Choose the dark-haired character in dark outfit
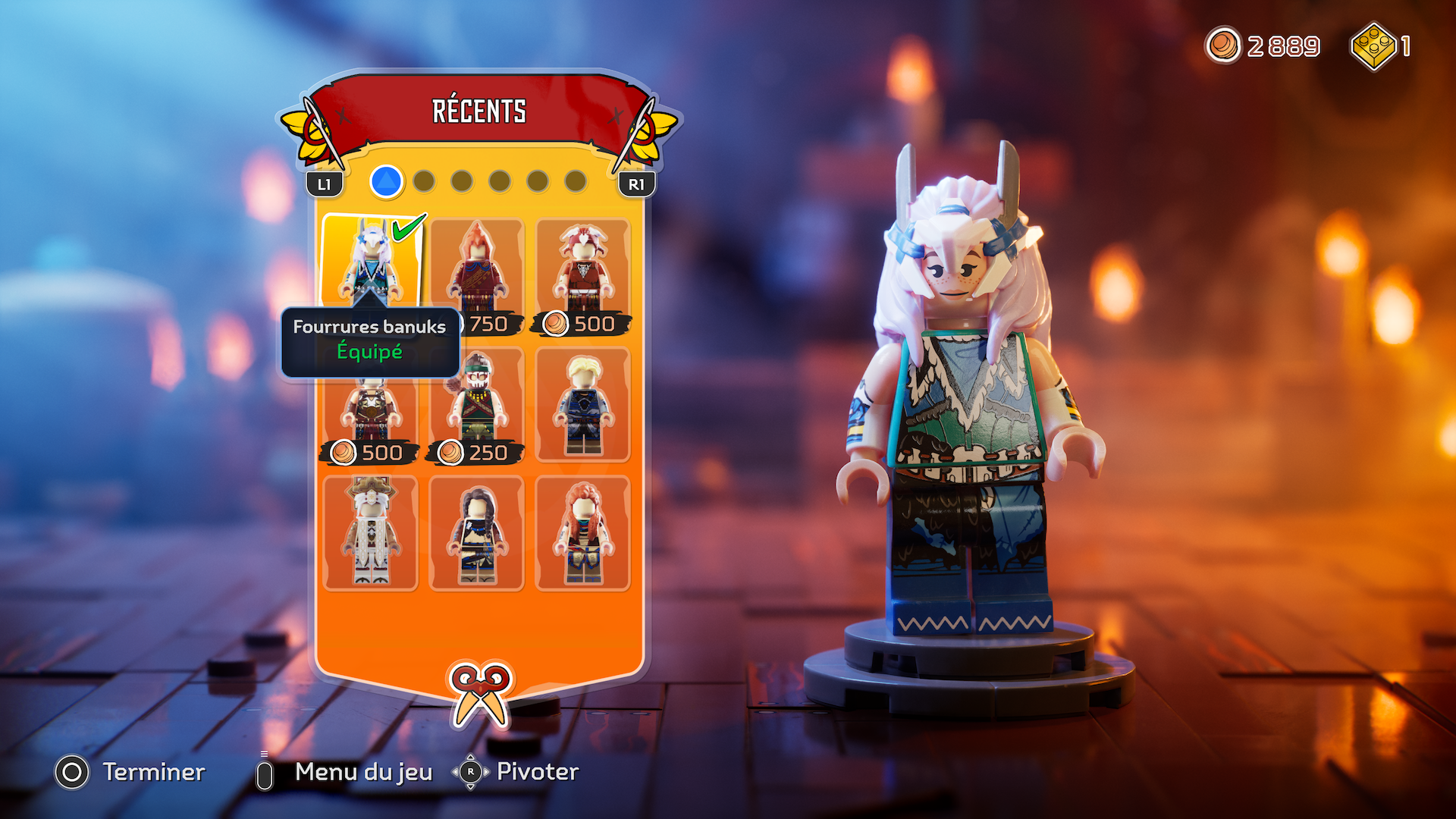Screen dimensions: 1456x819 [x=476, y=533]
